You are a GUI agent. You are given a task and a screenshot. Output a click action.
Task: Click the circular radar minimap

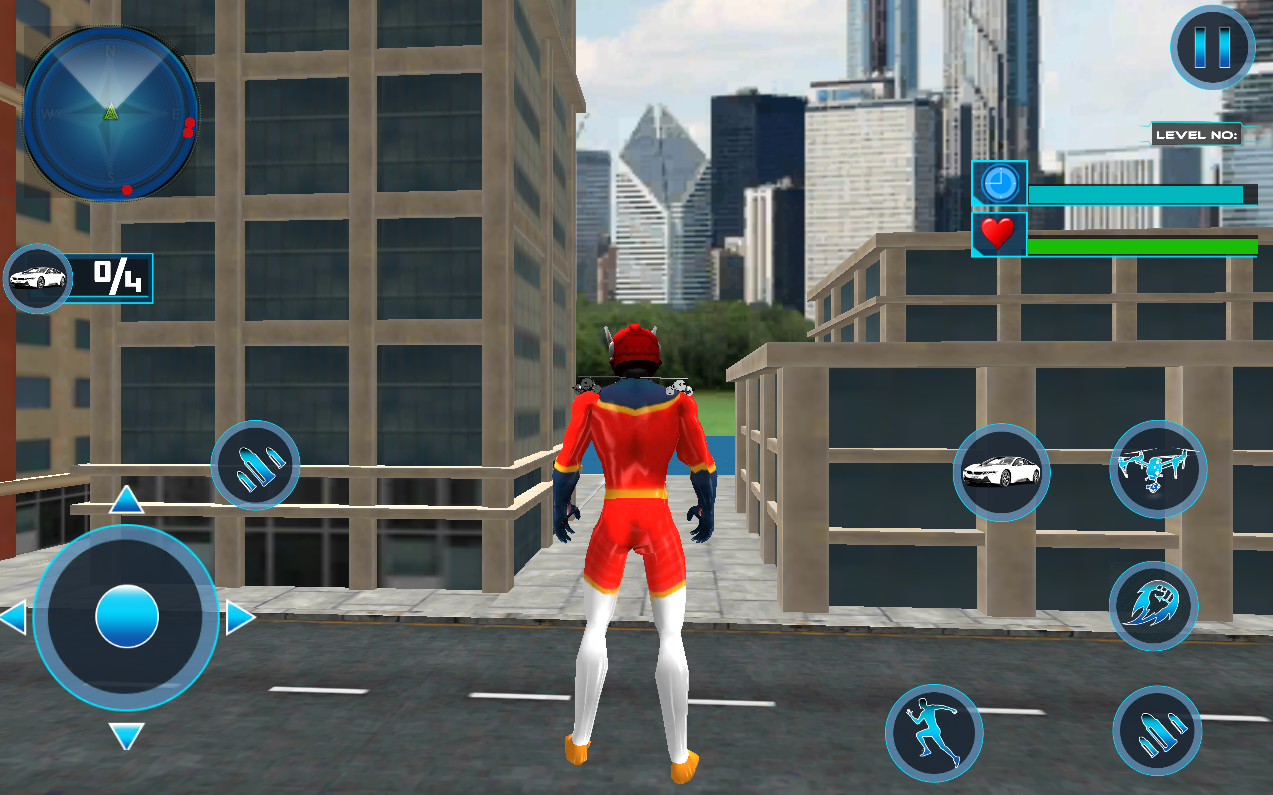click(x=110, y=113)
